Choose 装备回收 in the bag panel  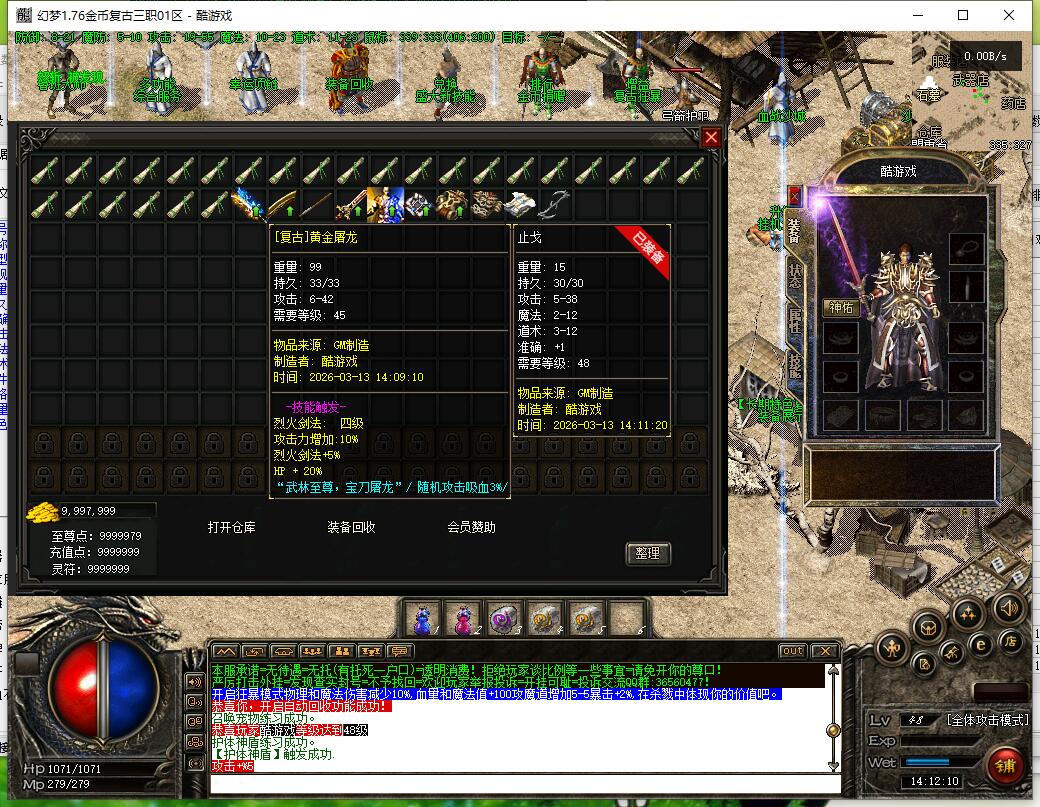click(x=352, y=527)
